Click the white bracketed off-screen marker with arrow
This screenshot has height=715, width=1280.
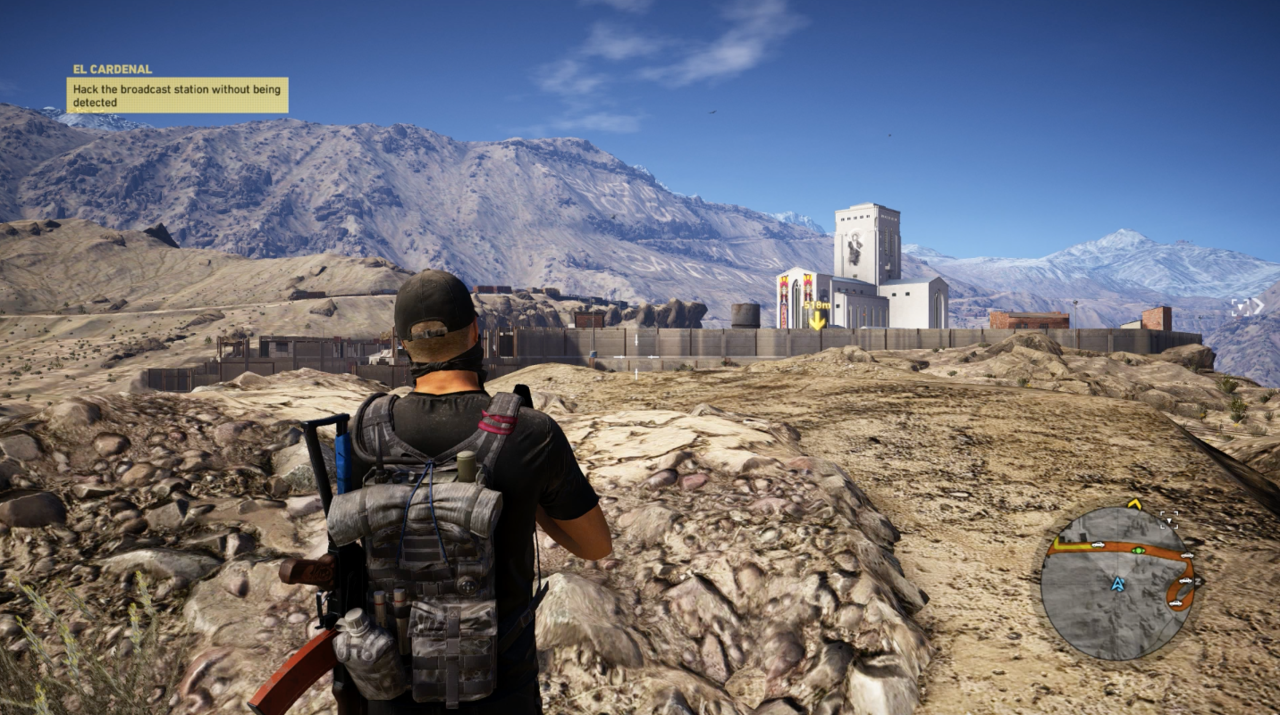point(1245,307)
